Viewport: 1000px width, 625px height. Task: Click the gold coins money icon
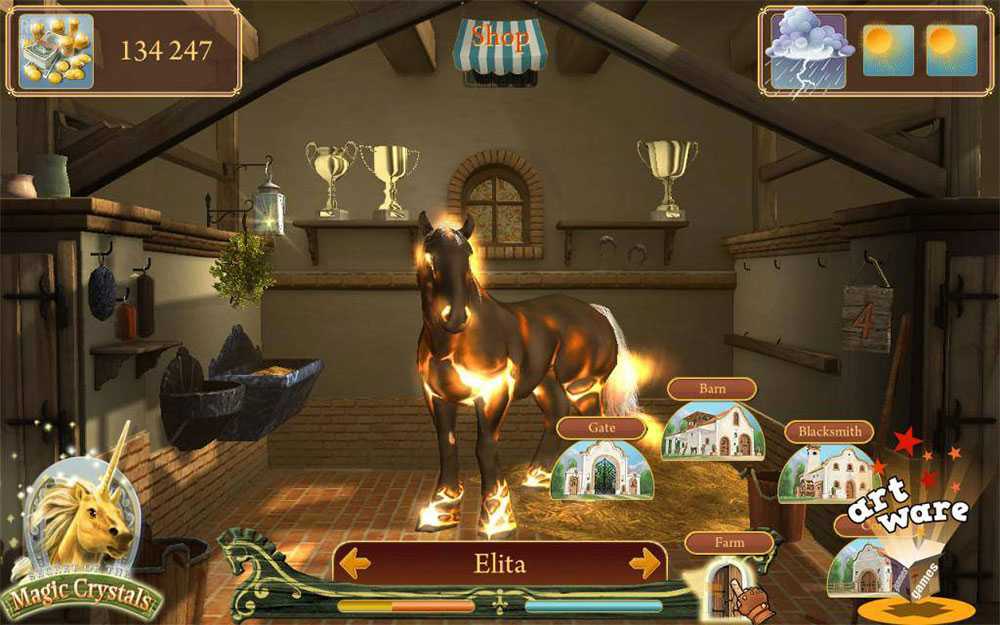tap(56, 51)
